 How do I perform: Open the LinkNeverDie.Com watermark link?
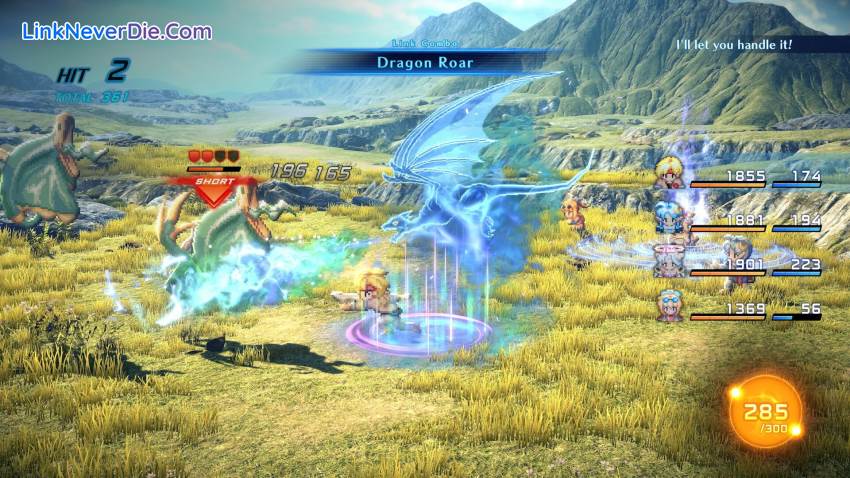[x=116, y=31]
